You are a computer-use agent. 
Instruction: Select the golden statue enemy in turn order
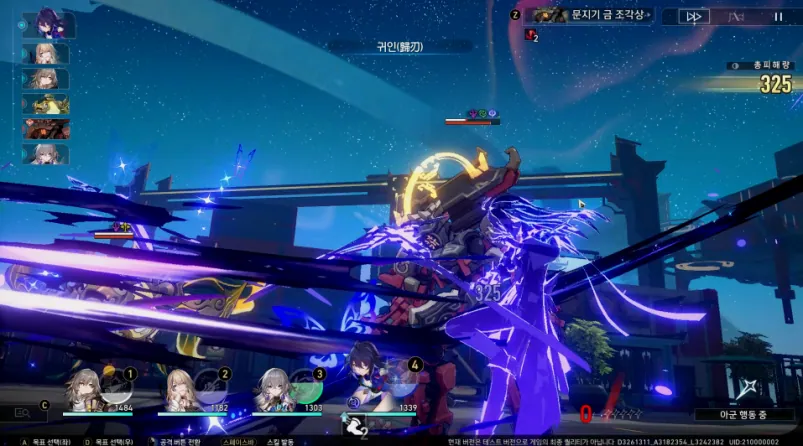pyautogui.click(x=46, y=104)
